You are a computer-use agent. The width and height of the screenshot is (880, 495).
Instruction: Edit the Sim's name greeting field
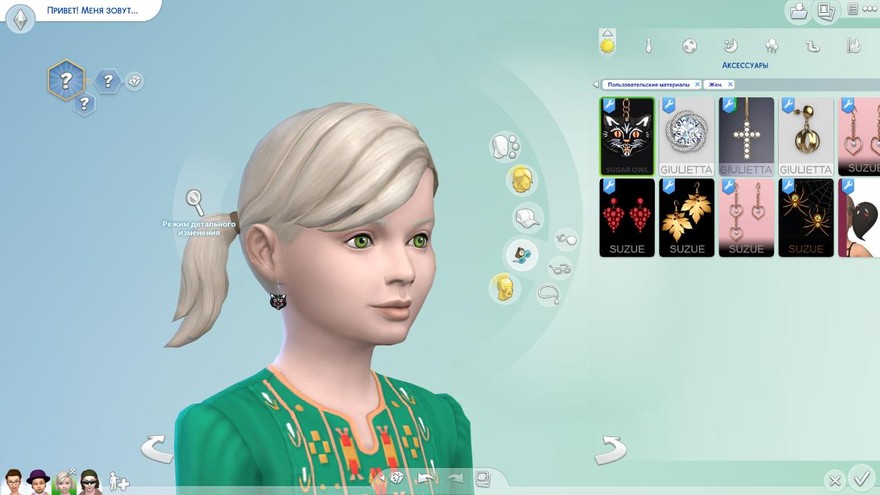[92, 11]
